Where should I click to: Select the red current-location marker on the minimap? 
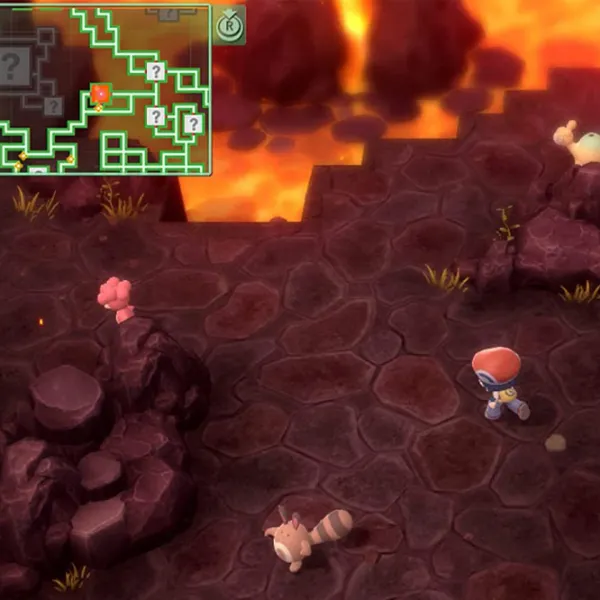100,94
